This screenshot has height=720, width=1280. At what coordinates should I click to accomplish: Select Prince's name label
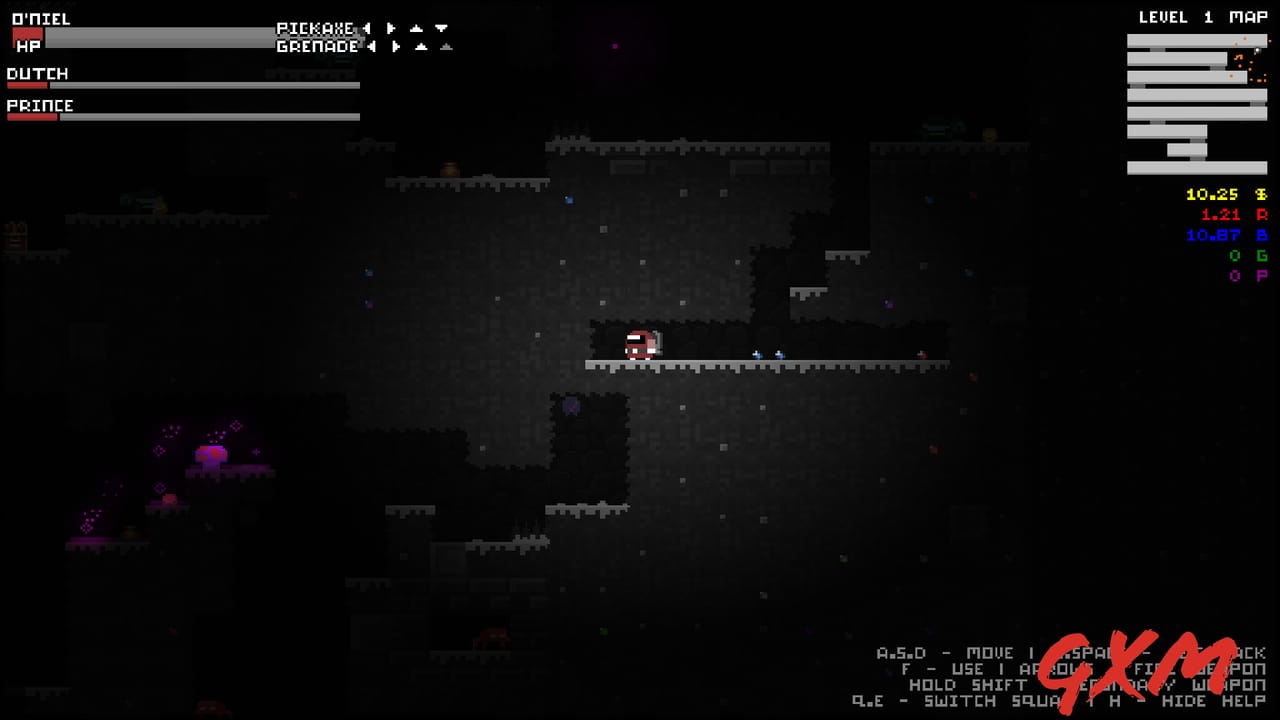coord(39,105)
